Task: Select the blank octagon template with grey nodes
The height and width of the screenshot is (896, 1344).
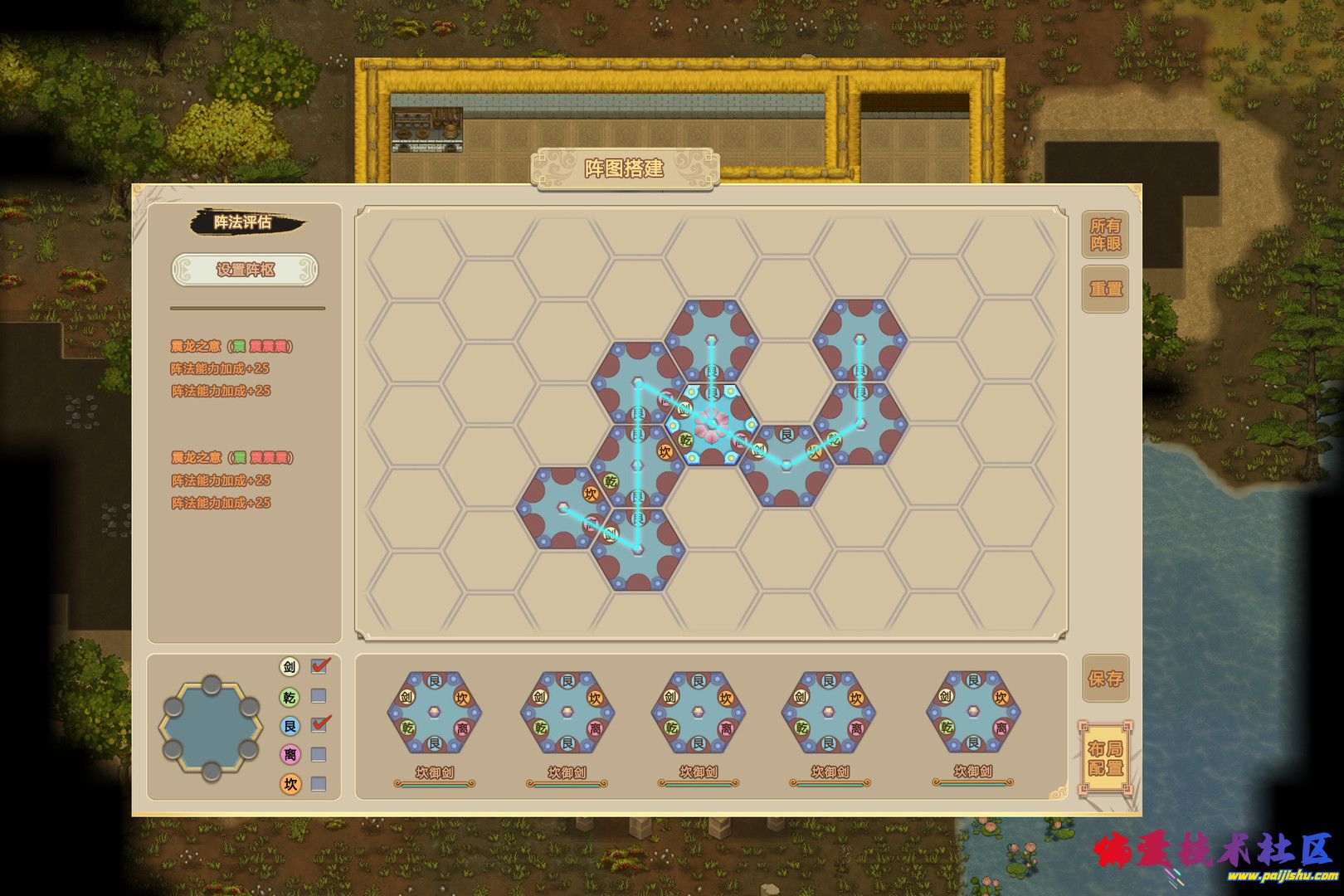Action: click(211, 728)
